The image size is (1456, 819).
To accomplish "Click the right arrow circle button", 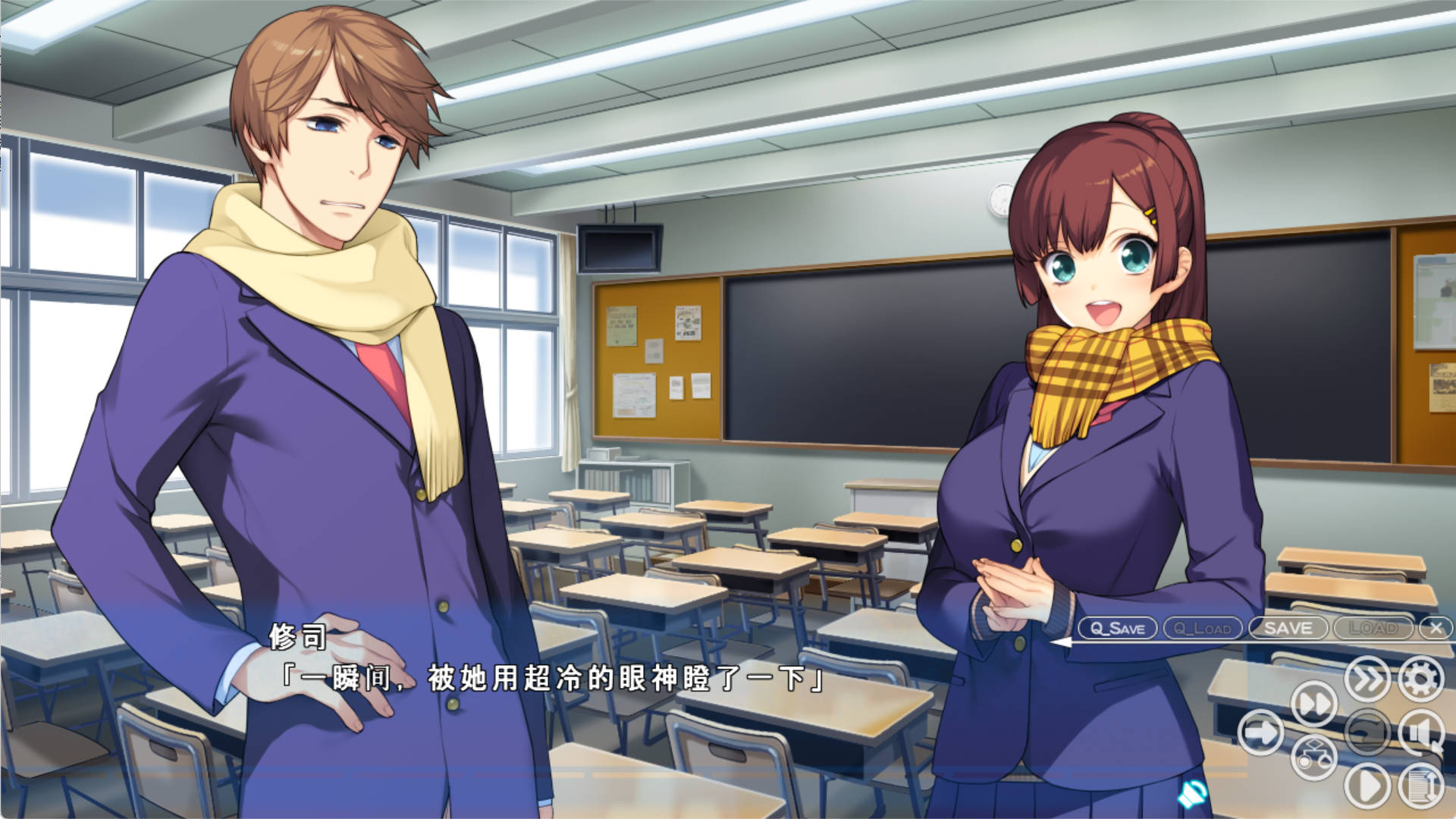I will tap(1260, 733).
